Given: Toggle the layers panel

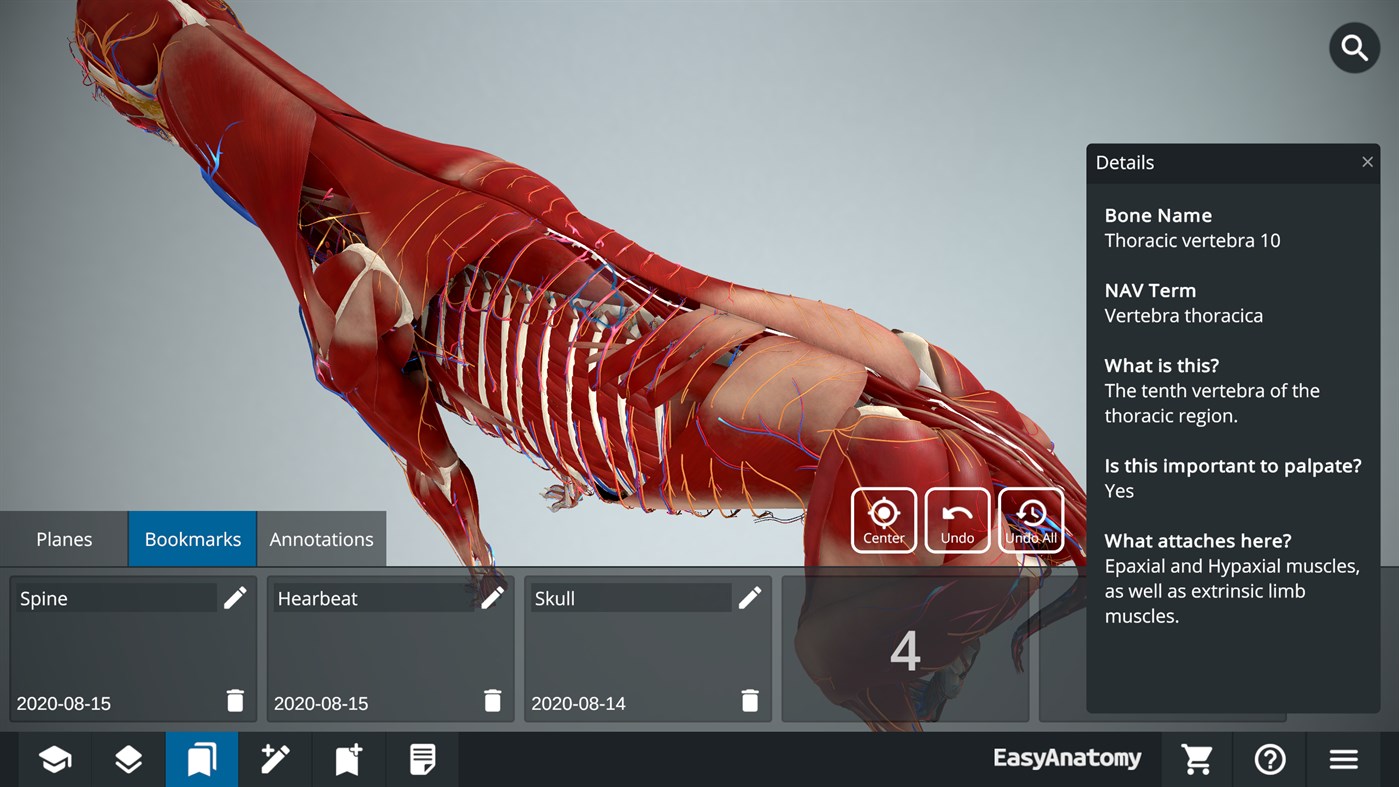Looking at the screenshot, I should pos(128,759).
